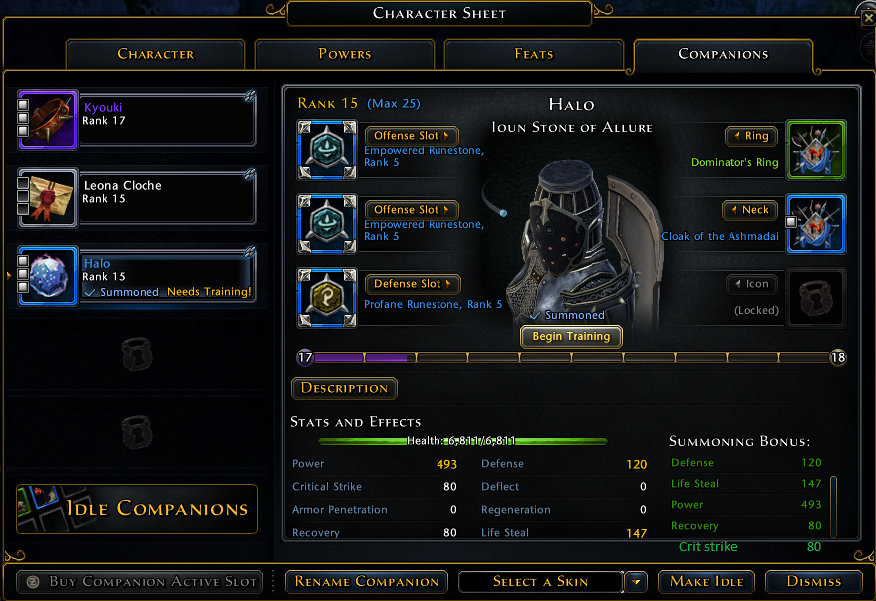
Task: Click the Neck equipment slot button
Action: point(750,210)
